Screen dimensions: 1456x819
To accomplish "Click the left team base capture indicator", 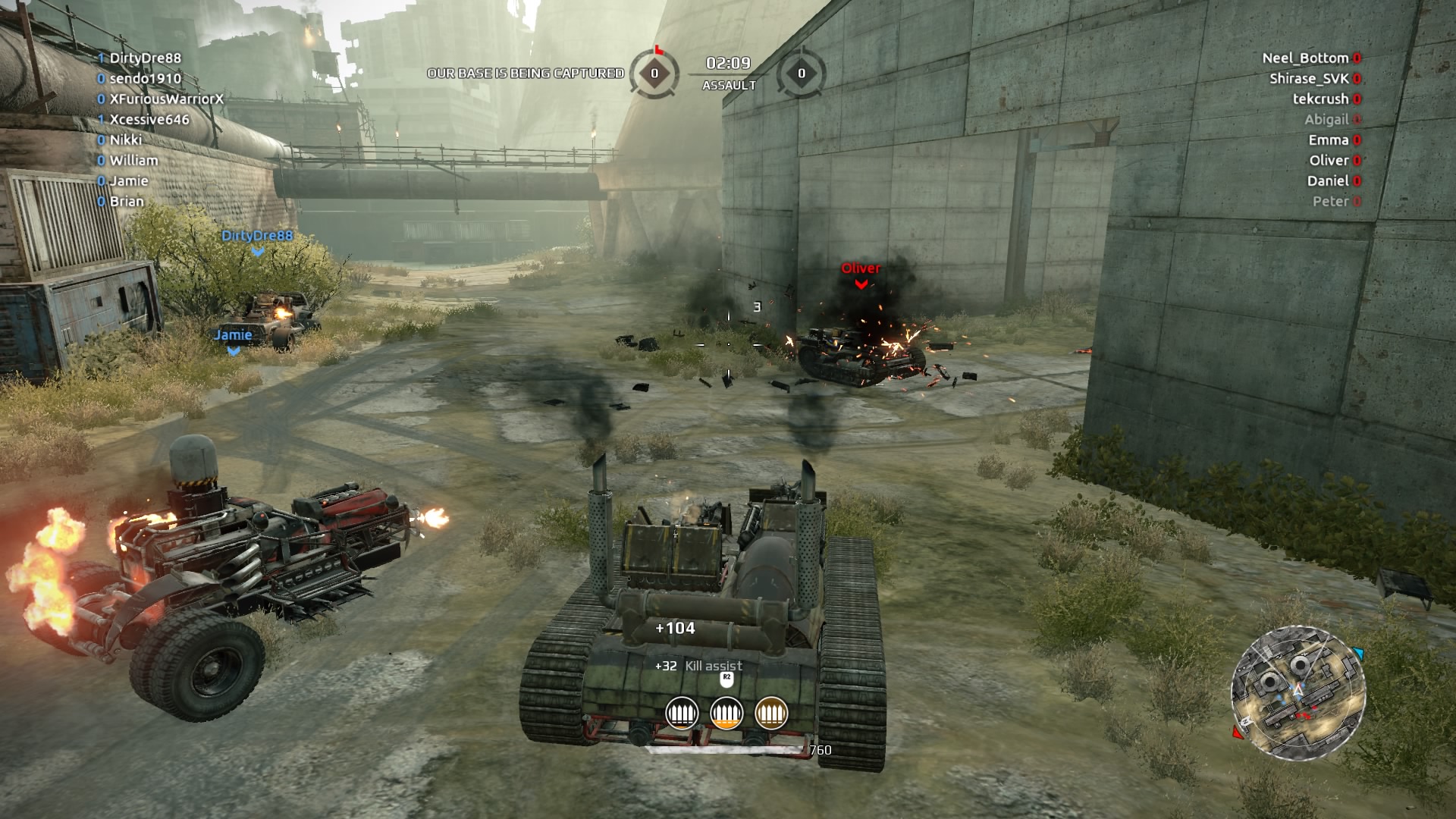I will 654,74.
